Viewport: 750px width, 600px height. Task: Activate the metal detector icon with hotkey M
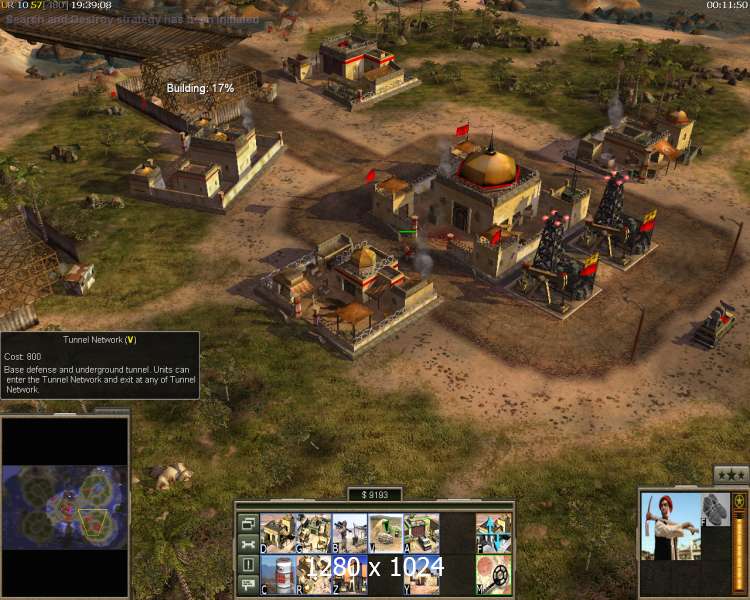click(x=493, y=574)
